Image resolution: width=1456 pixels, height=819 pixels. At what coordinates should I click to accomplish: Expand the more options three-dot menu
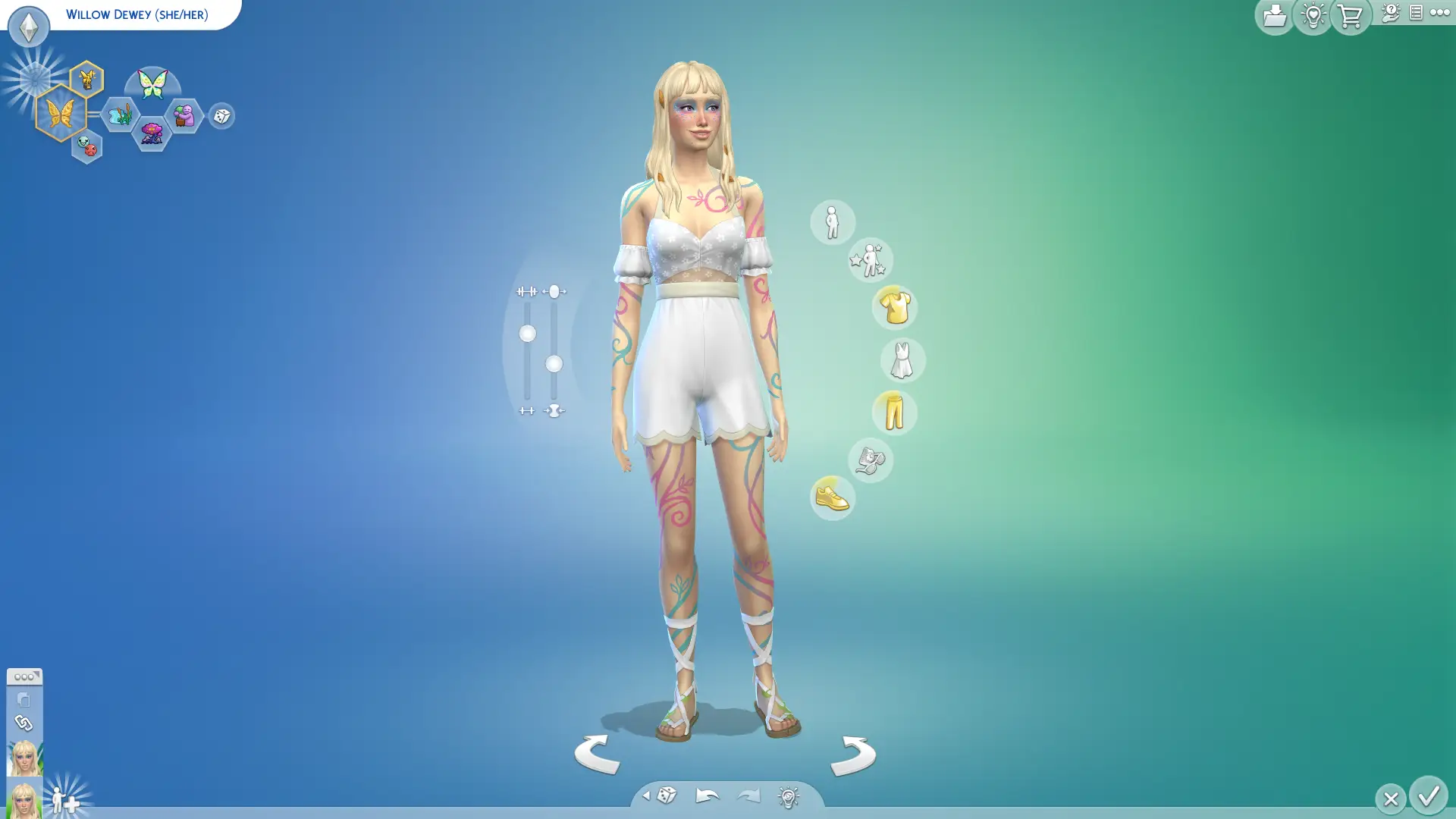click(x=1441, y=12)
